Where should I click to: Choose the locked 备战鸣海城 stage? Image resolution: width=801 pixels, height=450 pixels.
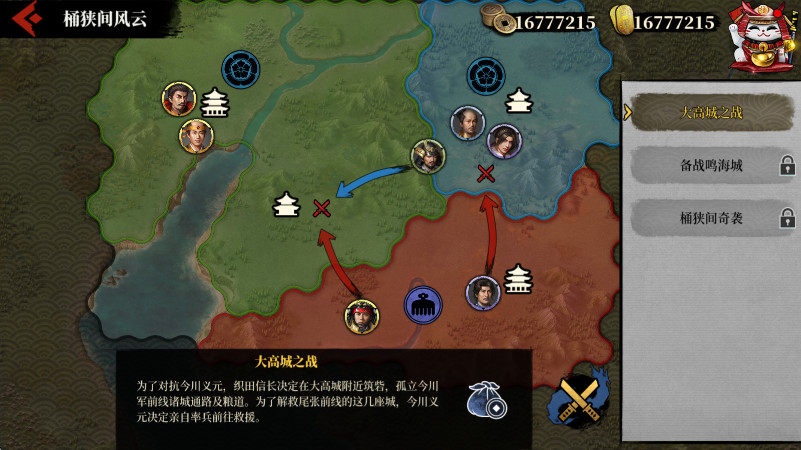coord(711,165)
